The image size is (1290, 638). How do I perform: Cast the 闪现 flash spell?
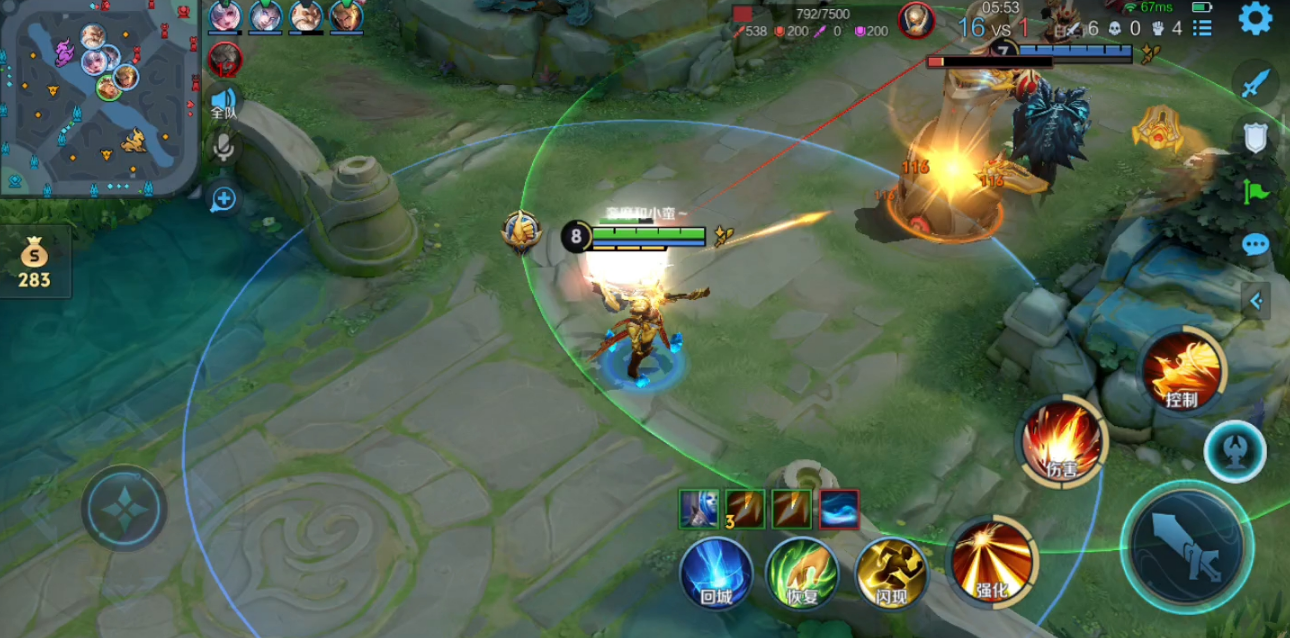tap(890, 573)
